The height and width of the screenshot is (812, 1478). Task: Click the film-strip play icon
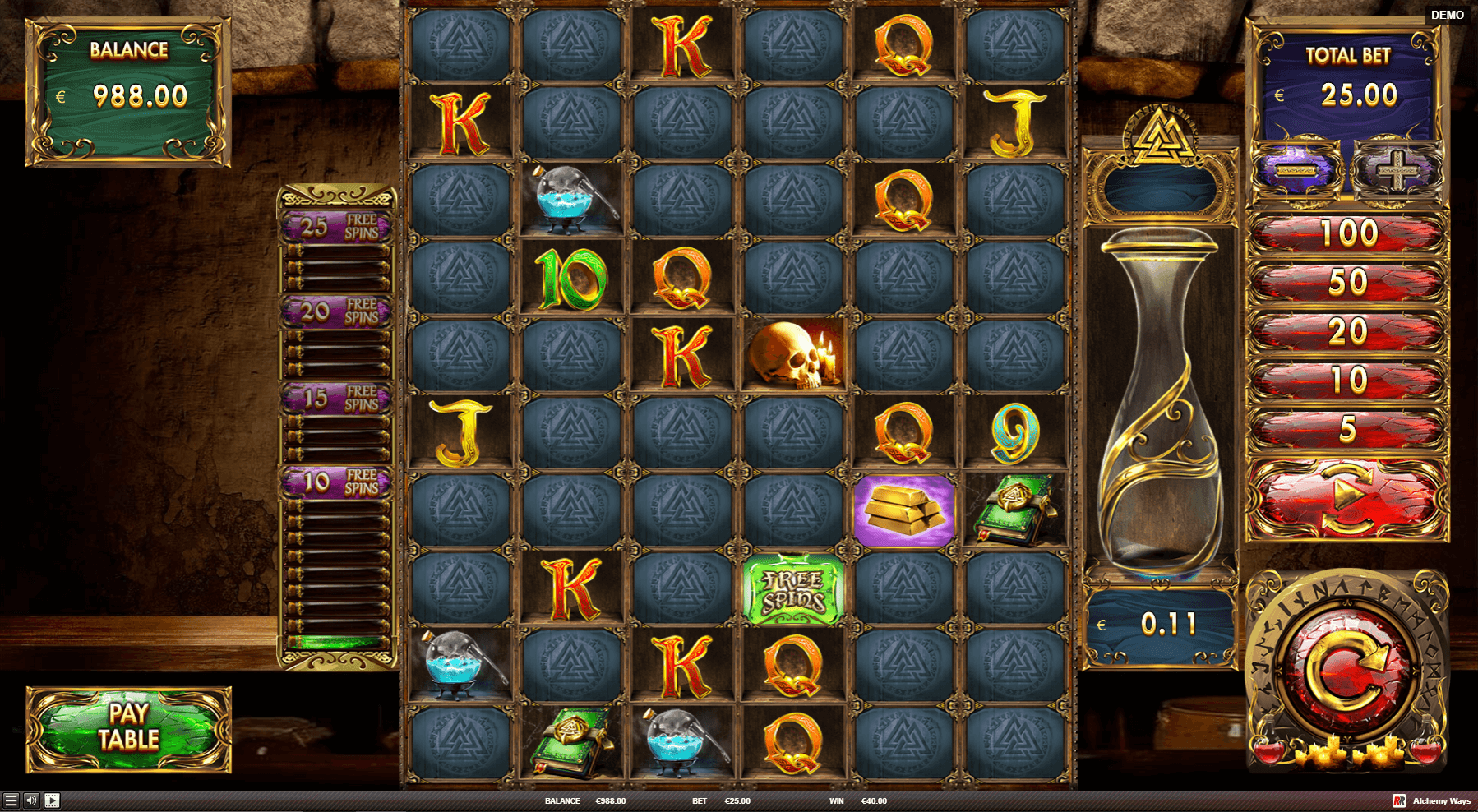52,800
